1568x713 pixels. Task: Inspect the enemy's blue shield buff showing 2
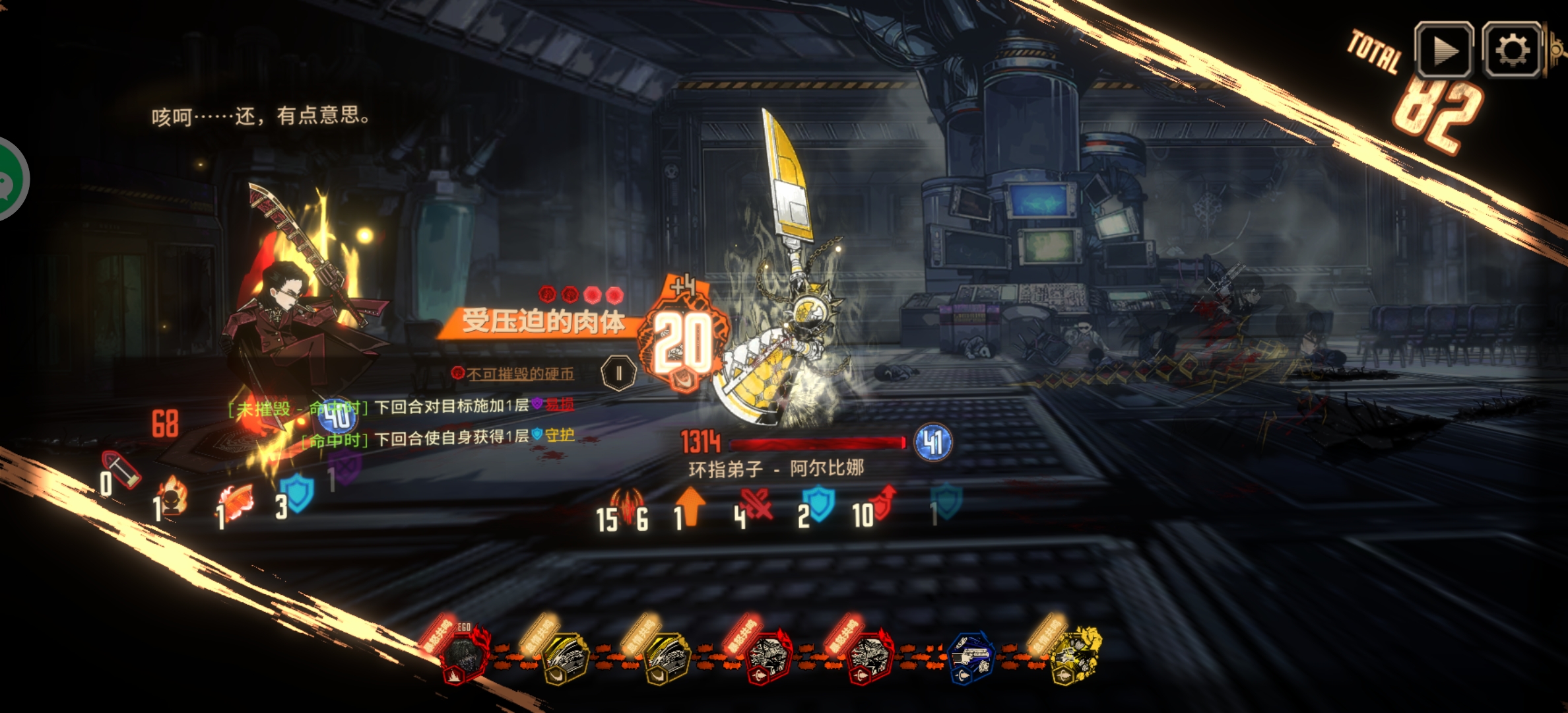[818, 504]
